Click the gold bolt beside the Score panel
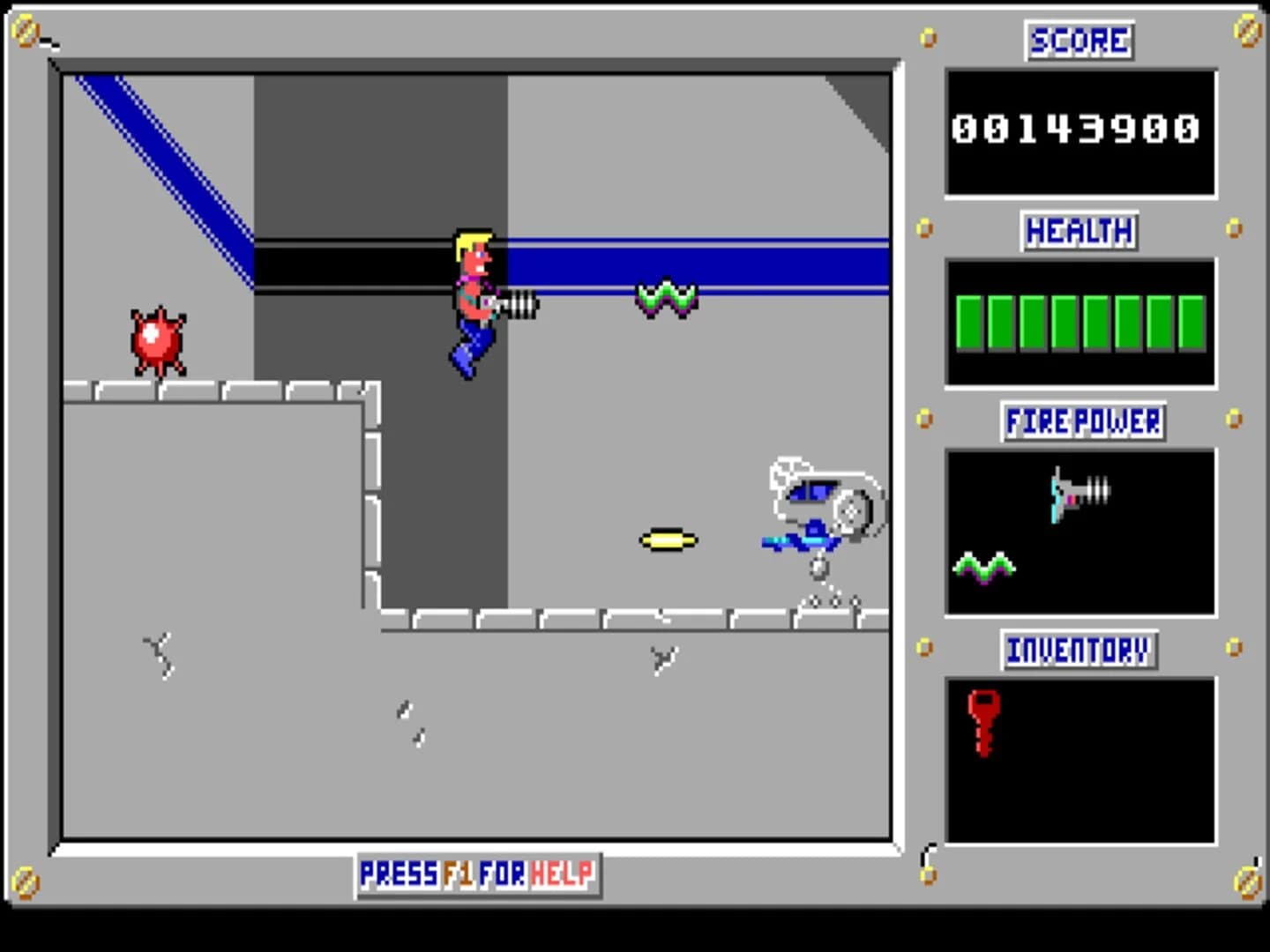 click(x=926, y=37)
